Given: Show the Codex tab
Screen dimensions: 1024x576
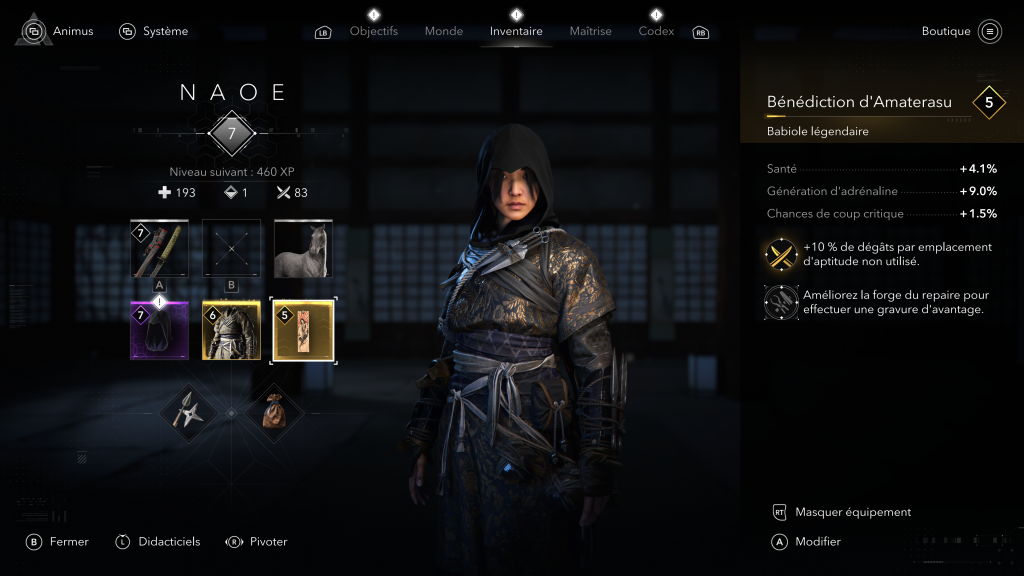Looking at the screenshot, I should point(656,31).
